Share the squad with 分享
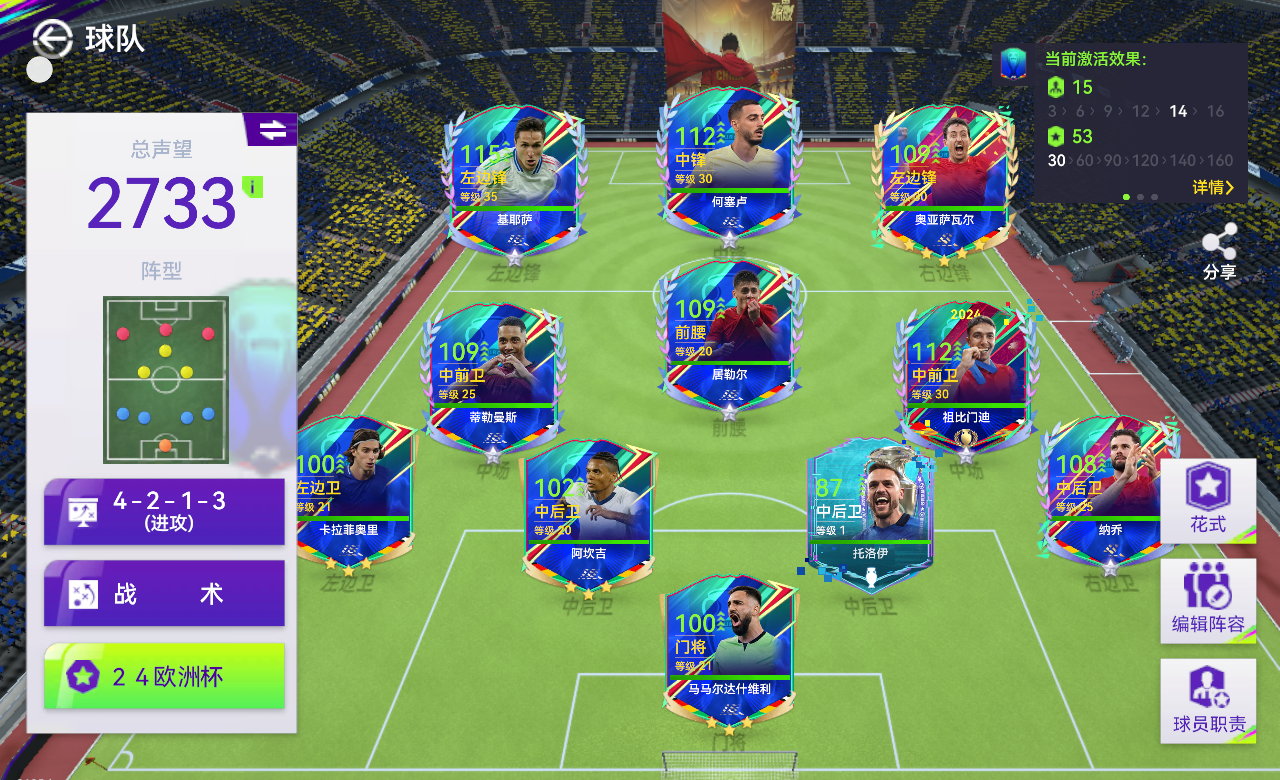This screenshot has width=1280, height=780. 1219,251
